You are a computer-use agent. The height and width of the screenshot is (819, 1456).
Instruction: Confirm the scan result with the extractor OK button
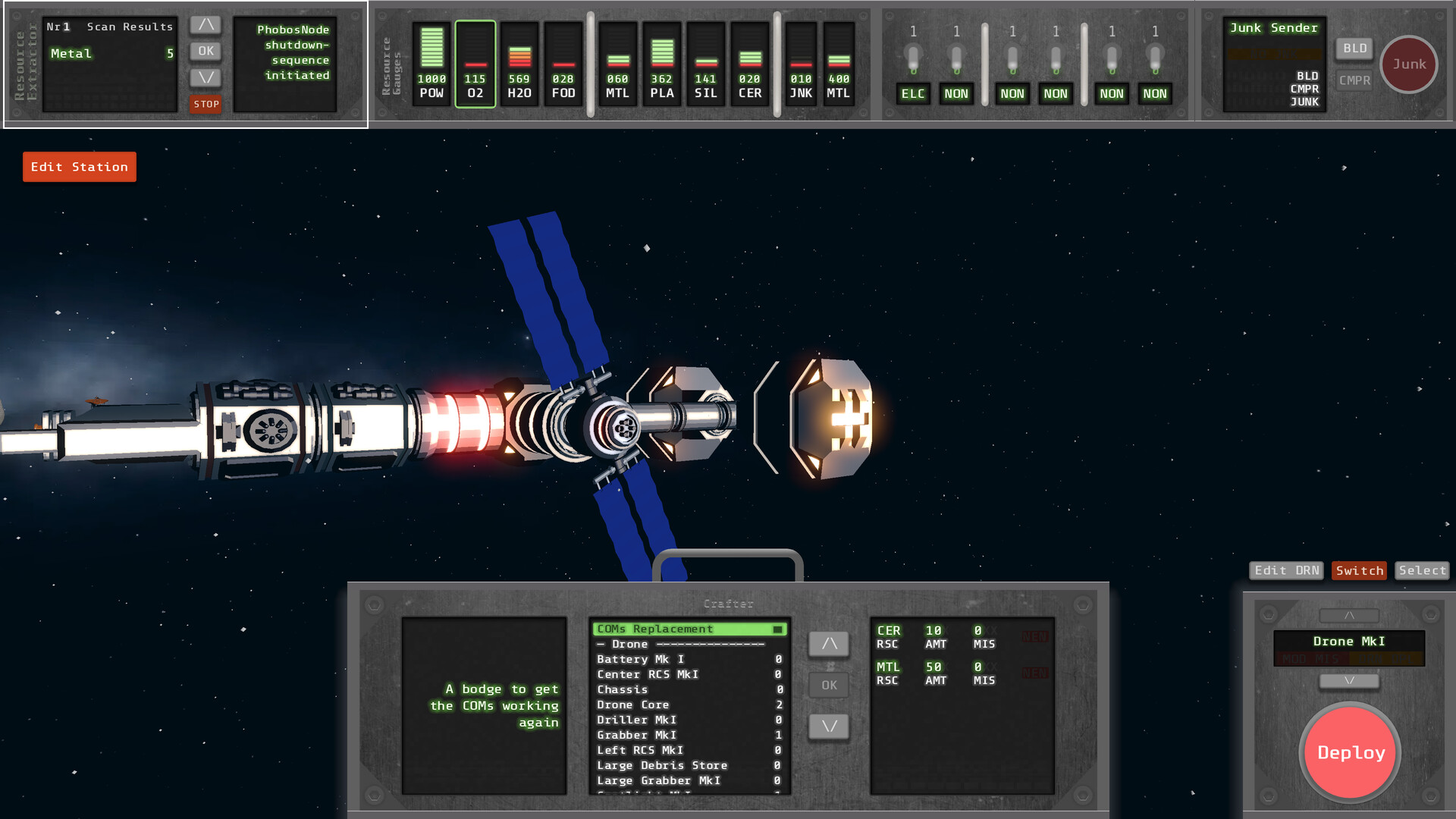tap(206, 52)
